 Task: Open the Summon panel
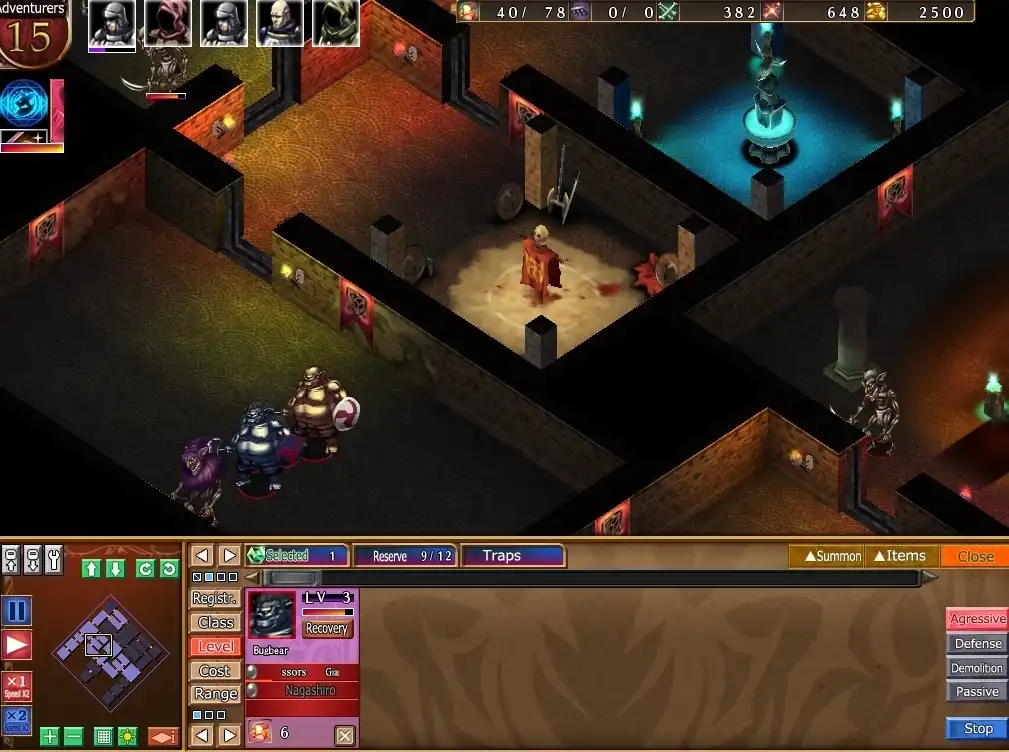click(x=826, y=556)
